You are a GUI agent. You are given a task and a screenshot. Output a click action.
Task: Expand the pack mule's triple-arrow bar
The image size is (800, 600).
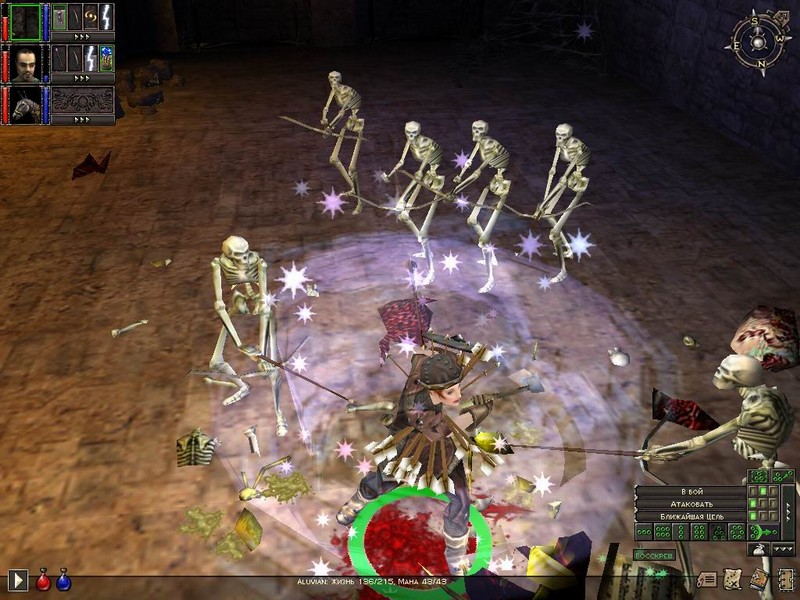82,119
